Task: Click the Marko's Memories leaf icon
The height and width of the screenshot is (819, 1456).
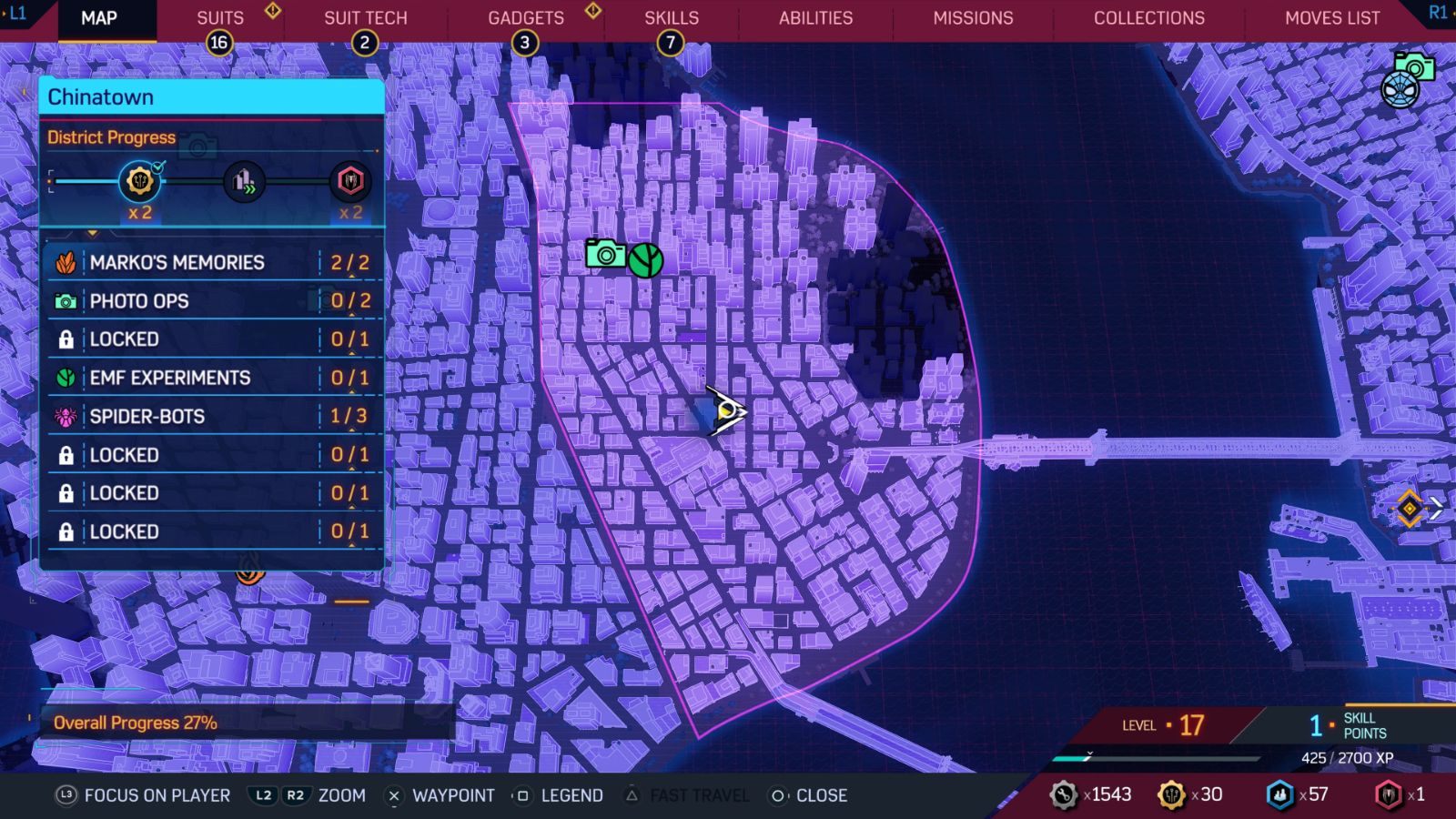Action: click(66, 261)
